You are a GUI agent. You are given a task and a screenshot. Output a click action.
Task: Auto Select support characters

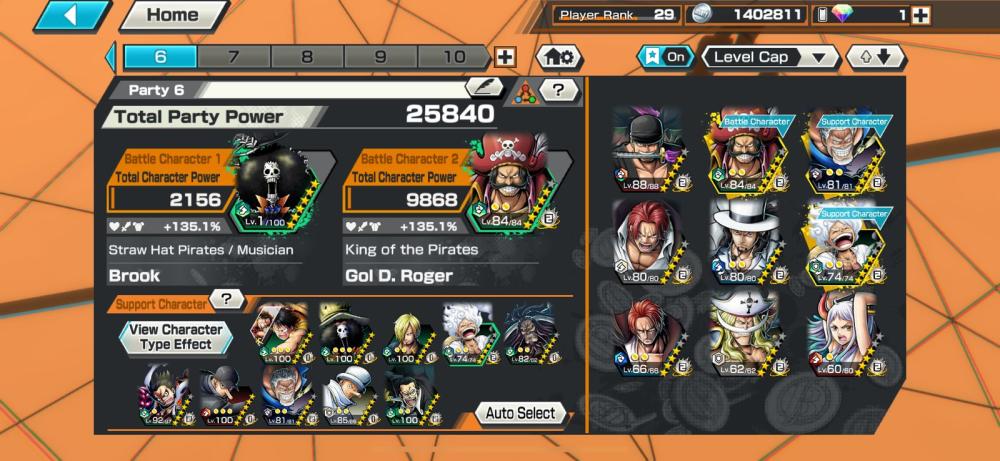[521, 413]
